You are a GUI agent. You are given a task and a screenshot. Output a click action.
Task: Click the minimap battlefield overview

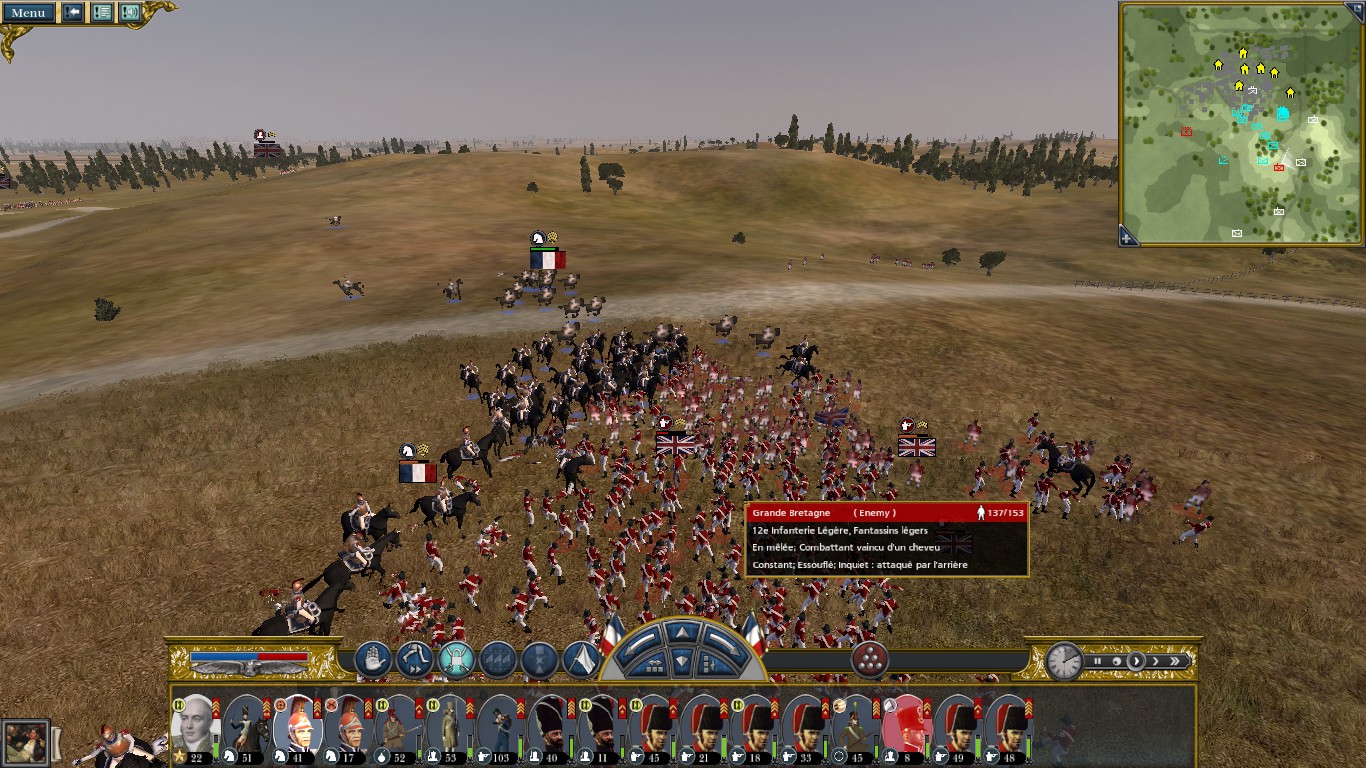pos(1240,123)
